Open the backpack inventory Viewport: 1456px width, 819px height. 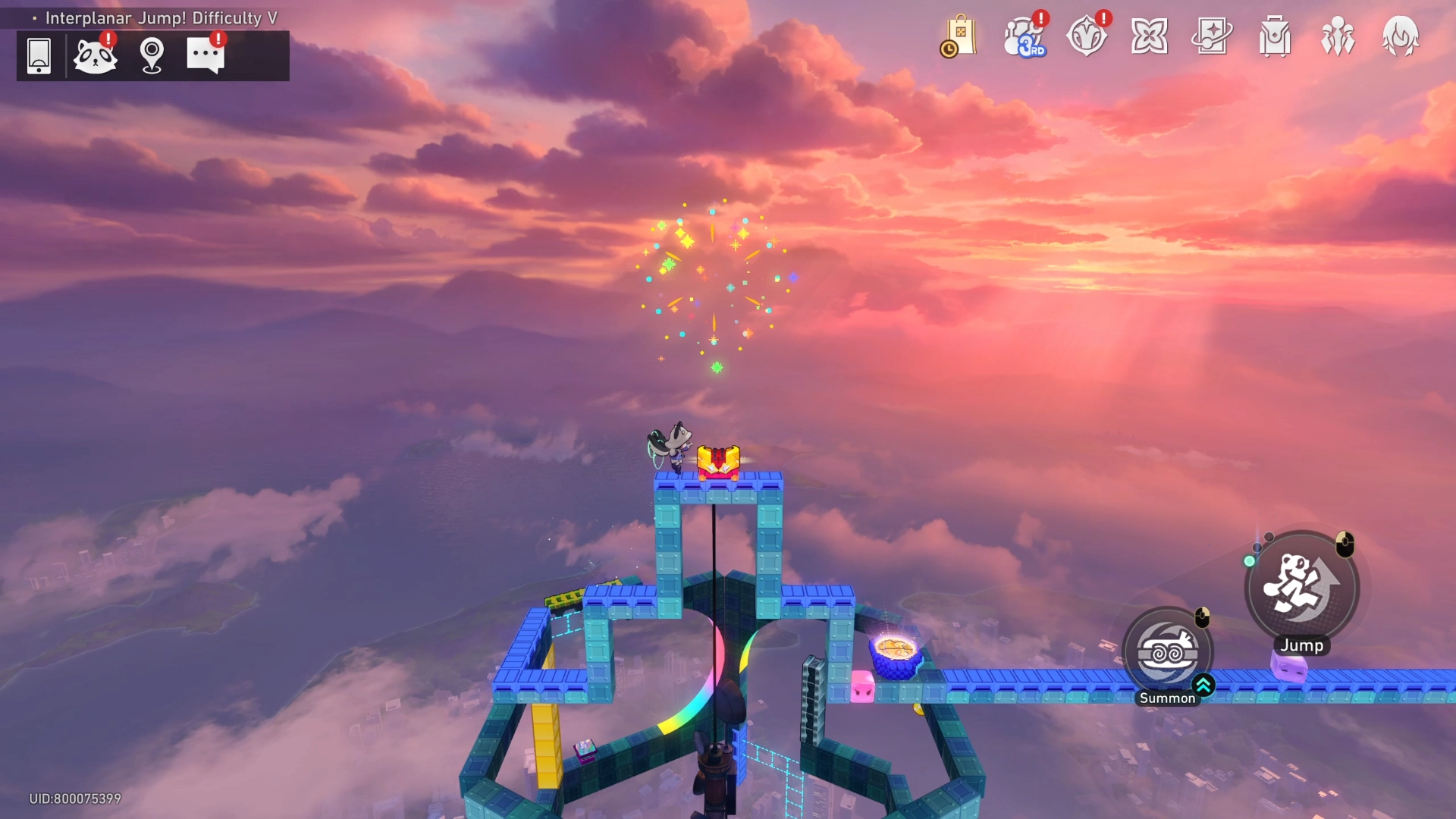point(1275,36)
